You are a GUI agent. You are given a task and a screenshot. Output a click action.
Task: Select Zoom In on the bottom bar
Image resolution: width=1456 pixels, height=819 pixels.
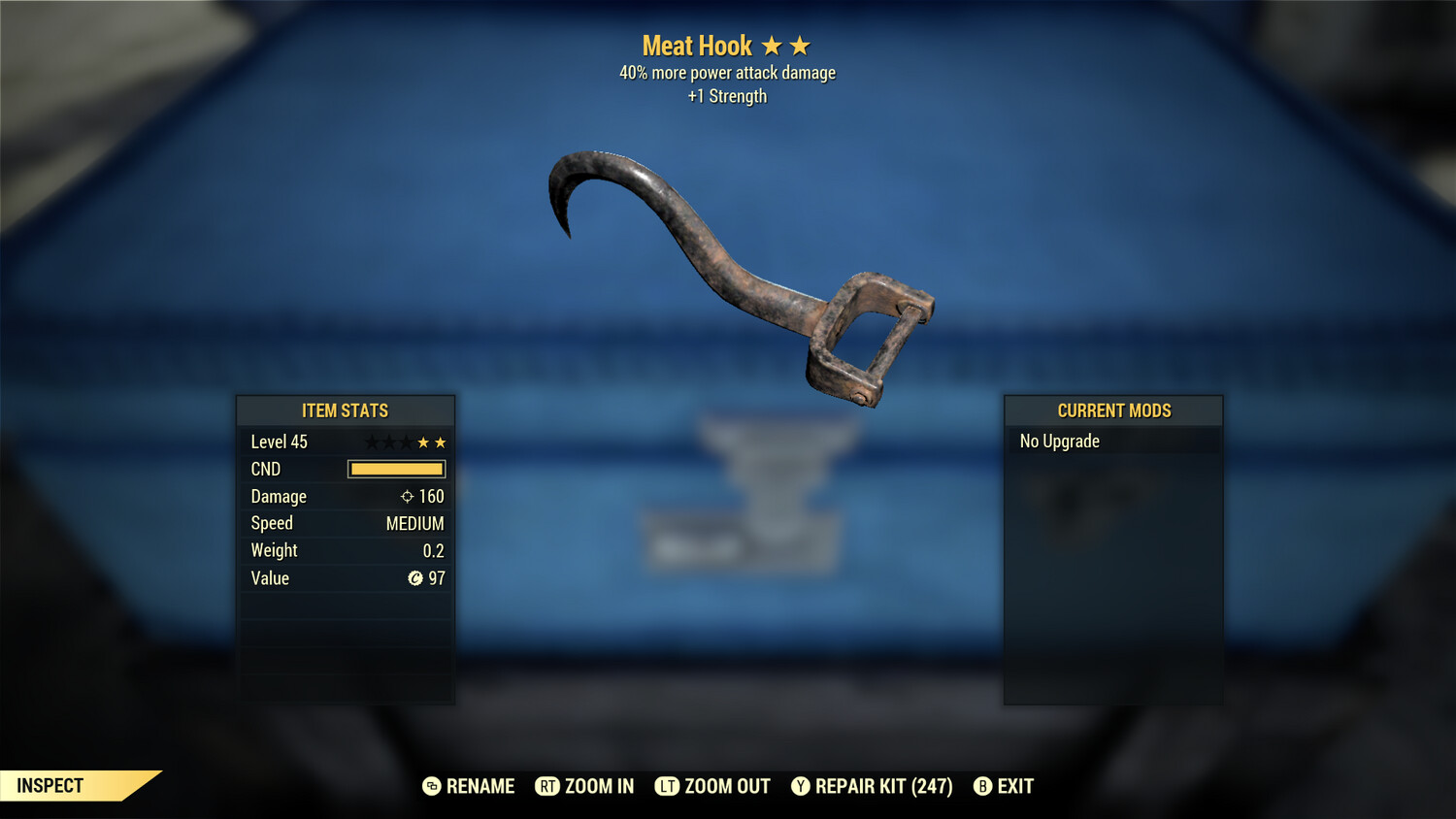[x=585, y=786]
